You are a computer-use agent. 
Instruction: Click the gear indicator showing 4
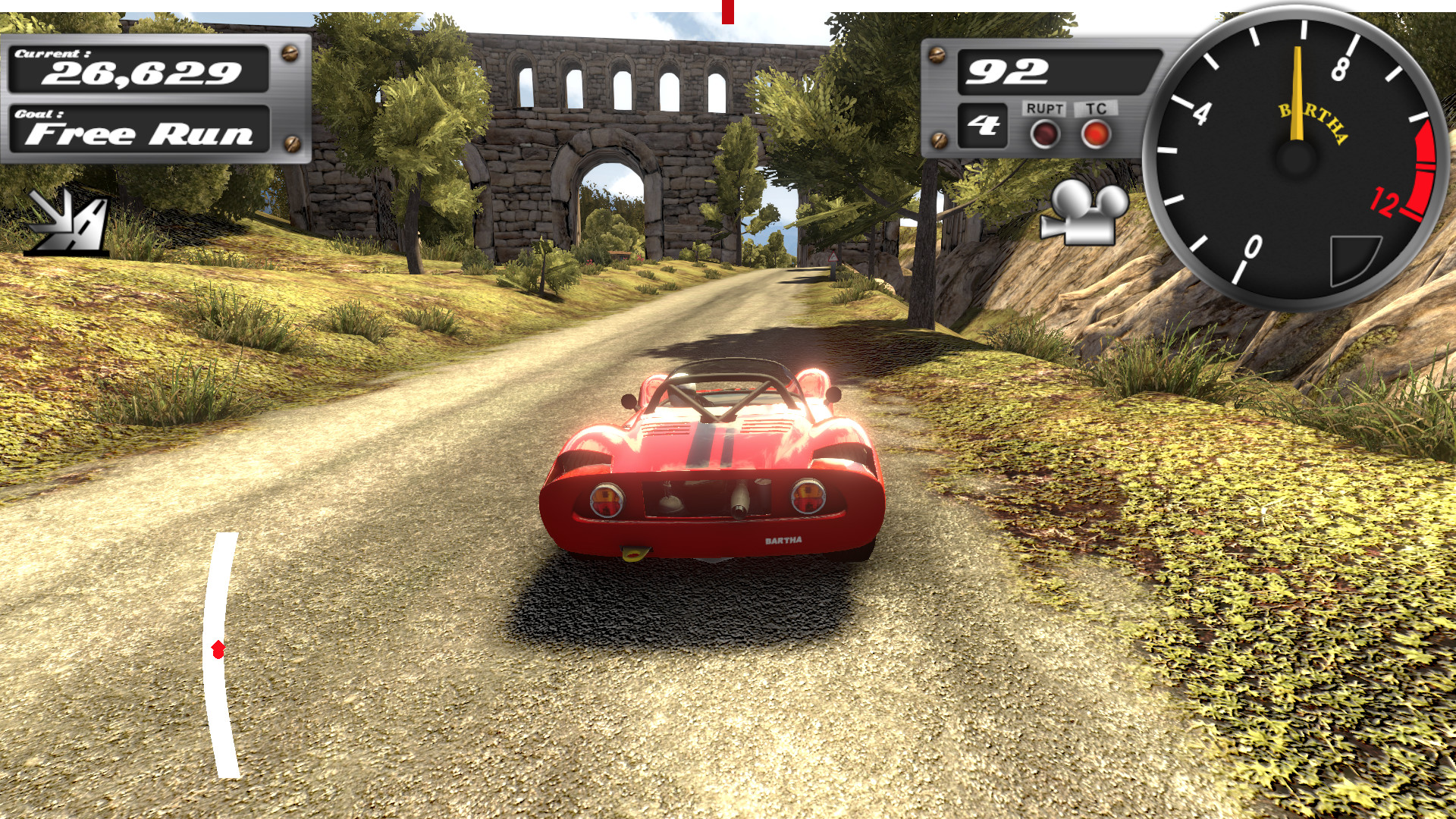[x=984, y=127]
